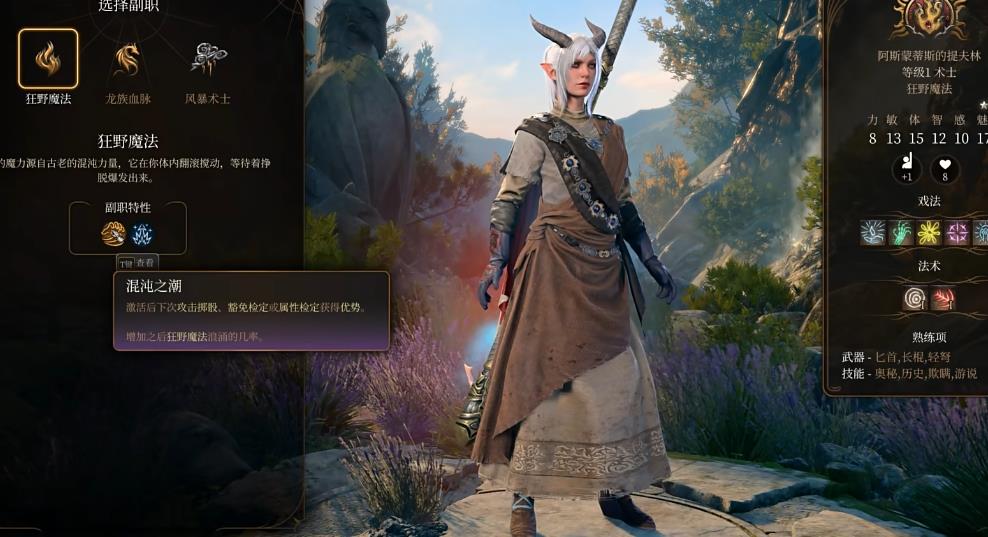This screenshot has height=537, width=988.
Task: Choose the 龙族血脉 (Draconic Bloodline) subclass
Action: click(x=126, y=59)
